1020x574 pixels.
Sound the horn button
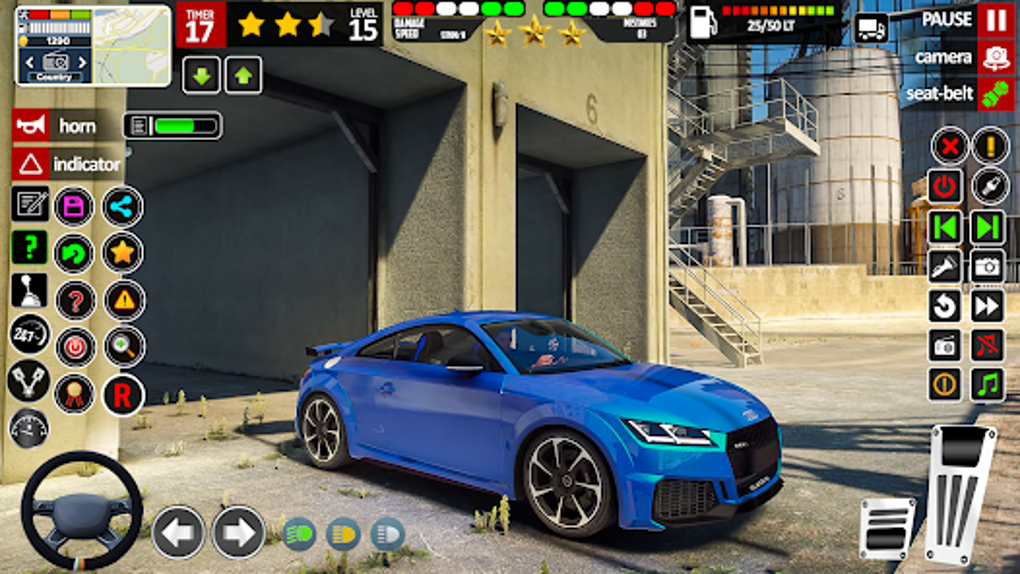pos(31,126)
